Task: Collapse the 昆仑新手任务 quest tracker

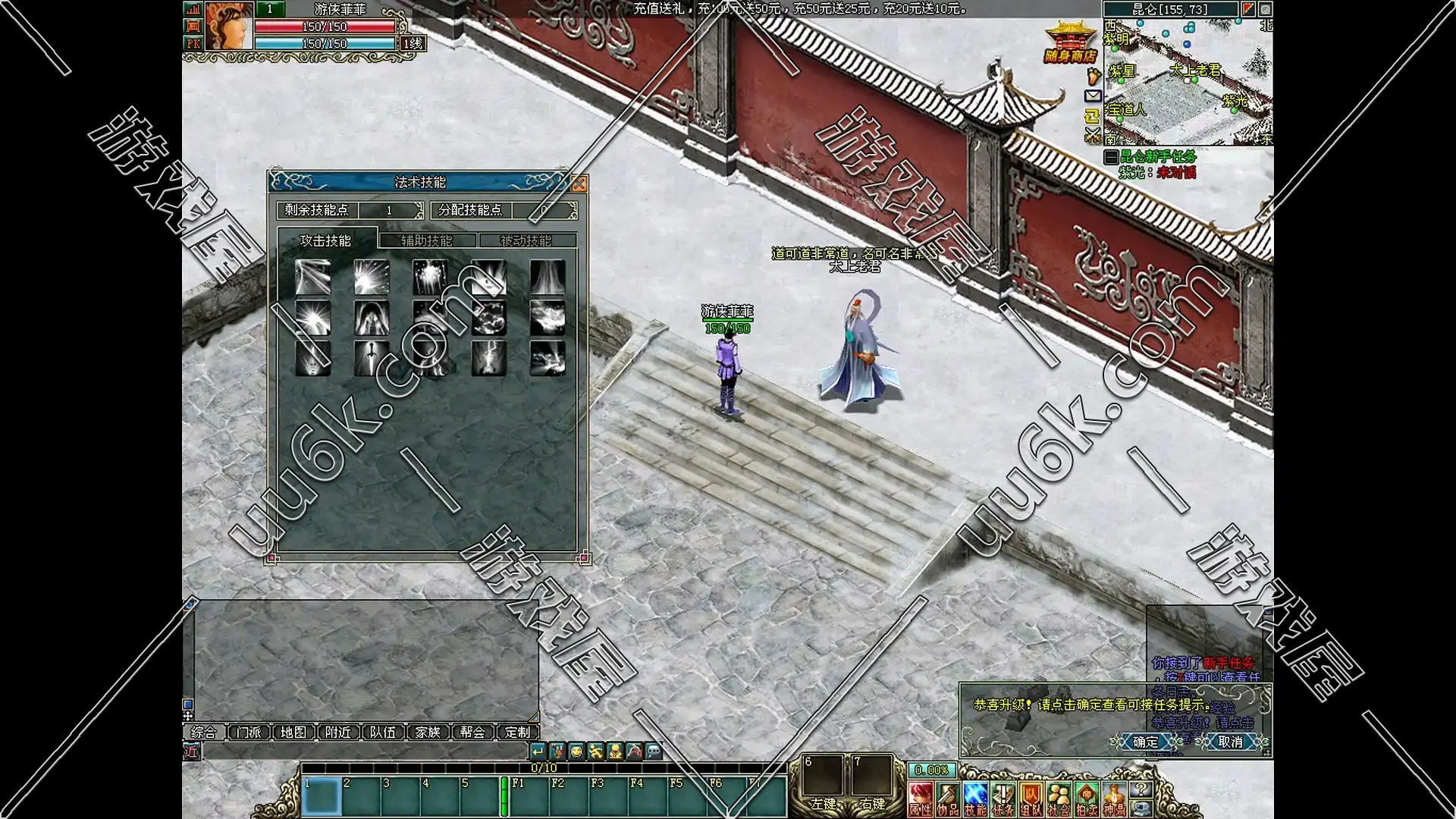Action: pyautogui.click(x=1111, y=157)
